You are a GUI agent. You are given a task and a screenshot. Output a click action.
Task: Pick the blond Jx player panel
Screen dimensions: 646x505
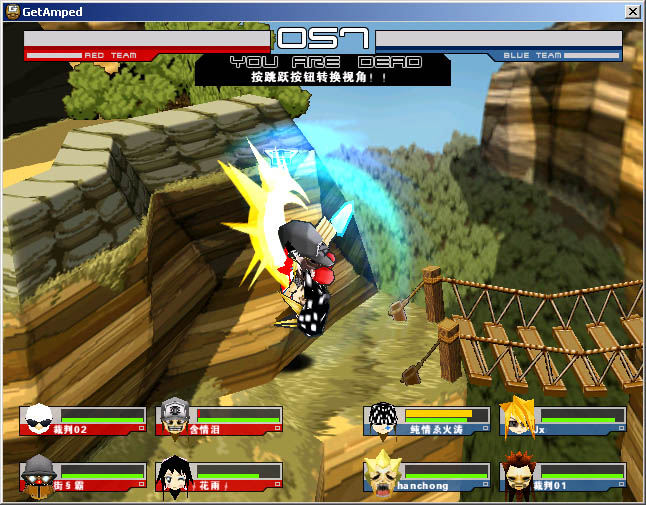[x=563, y=420]
